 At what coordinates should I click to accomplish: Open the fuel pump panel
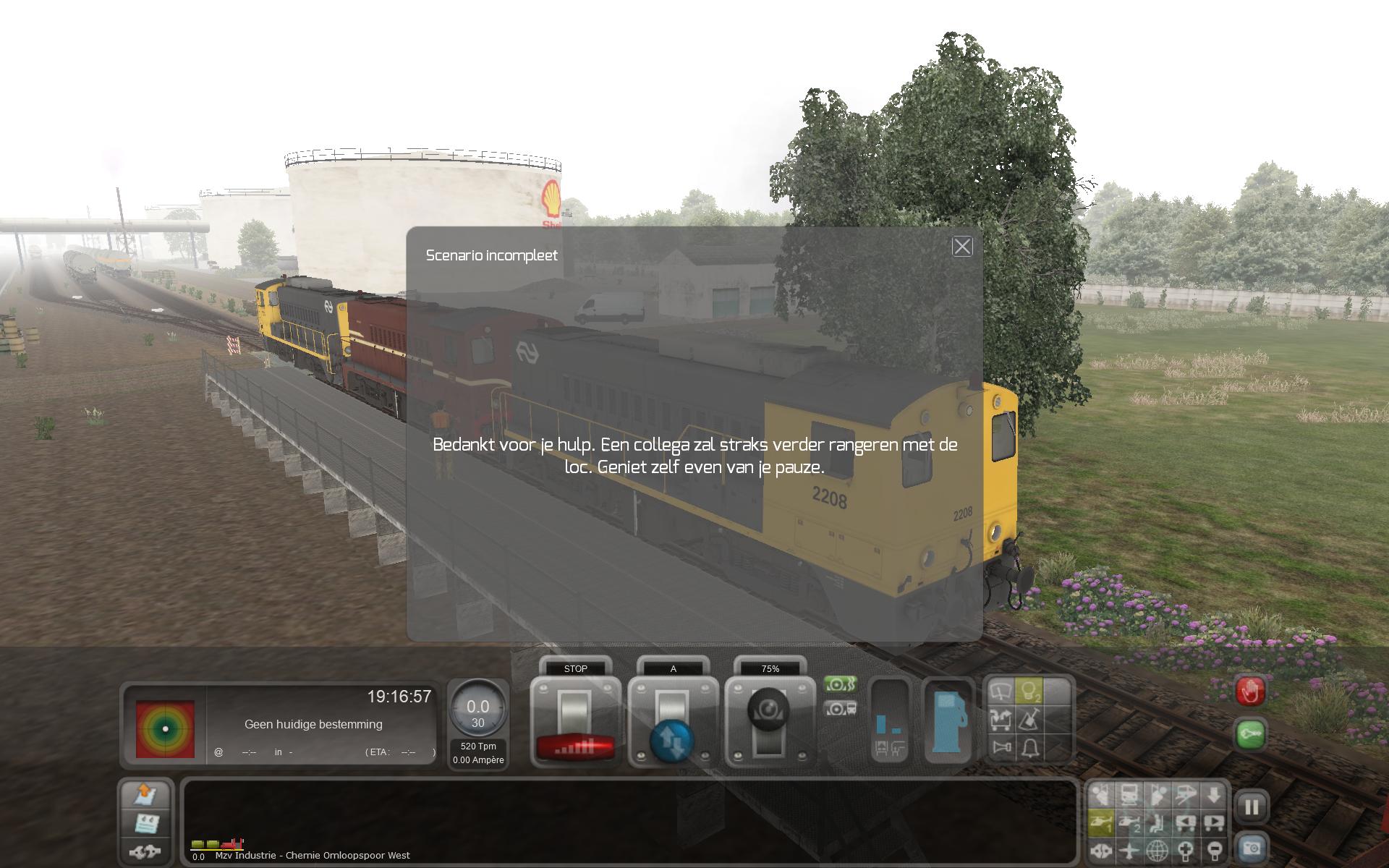pyautogui.click(x=949, y=720)
